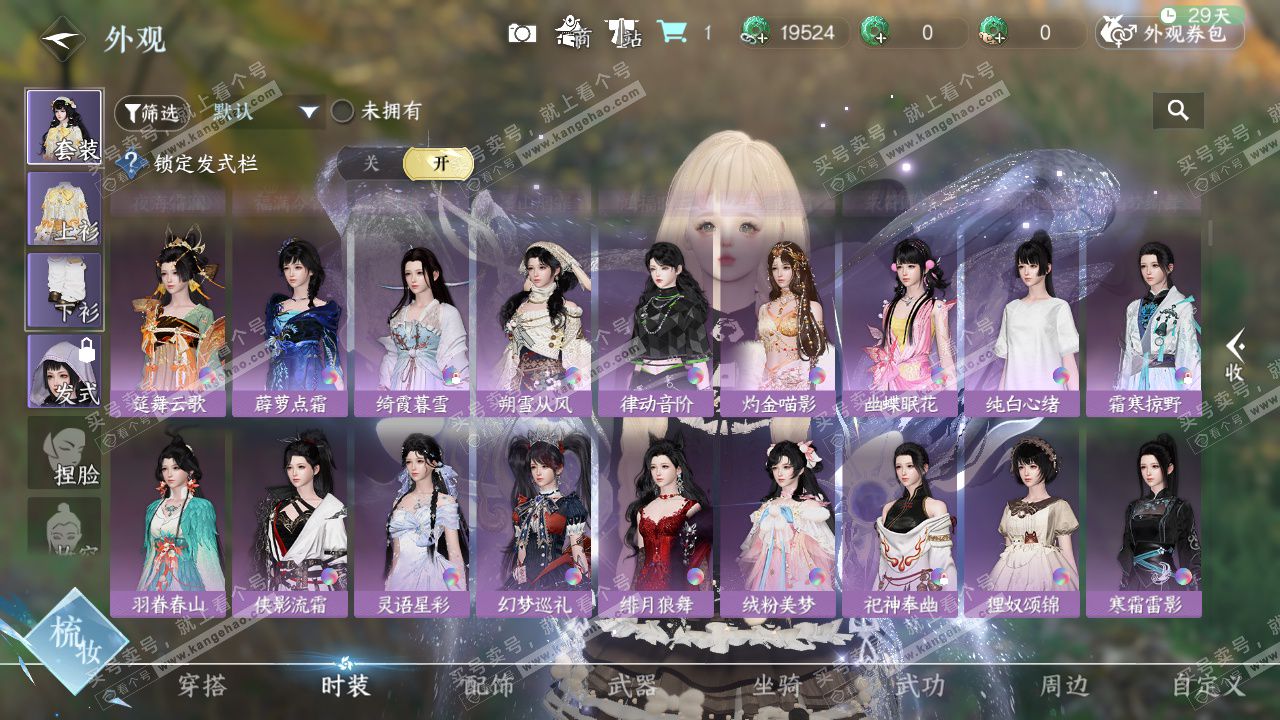Screen dimensions: 1280x720
Task: Switch to the 武器 weapons tab
Action: [x=632, y=686]
